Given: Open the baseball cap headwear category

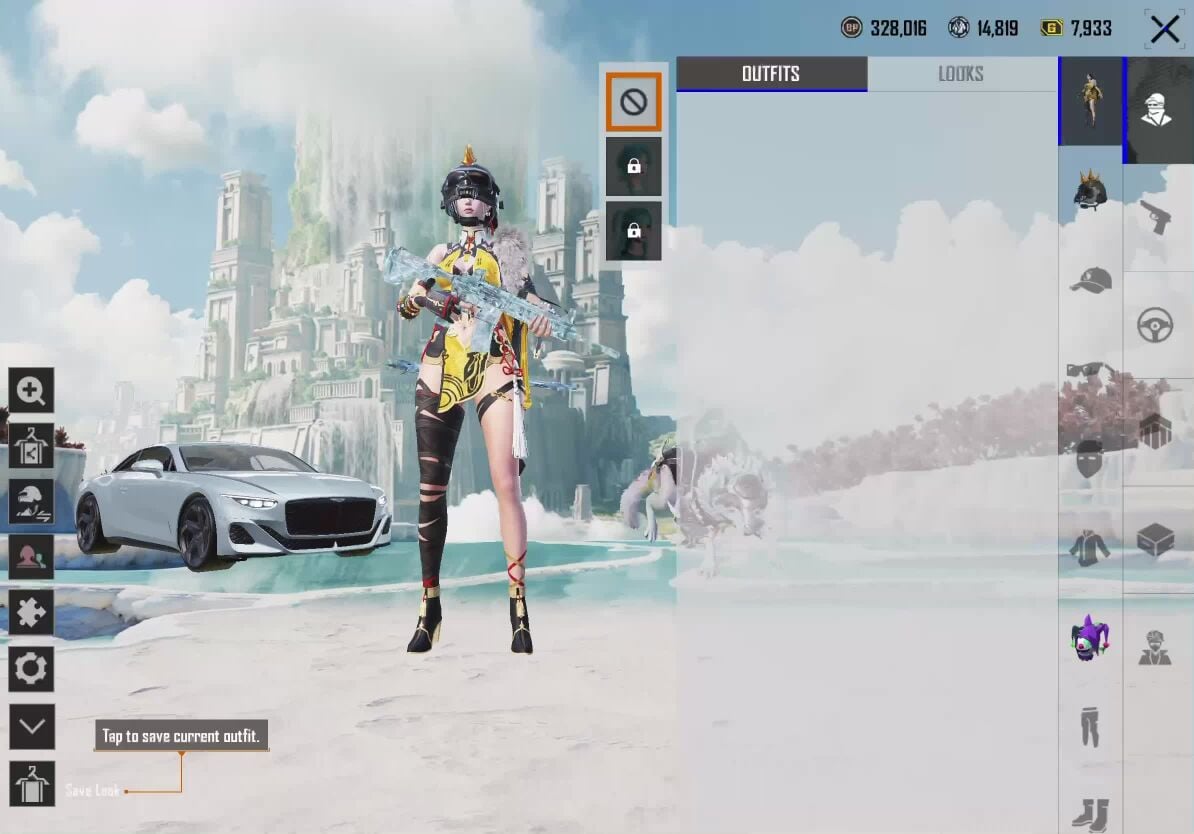Looking at the screenshot, I should pyautogui.click(x=1089, y=281).
